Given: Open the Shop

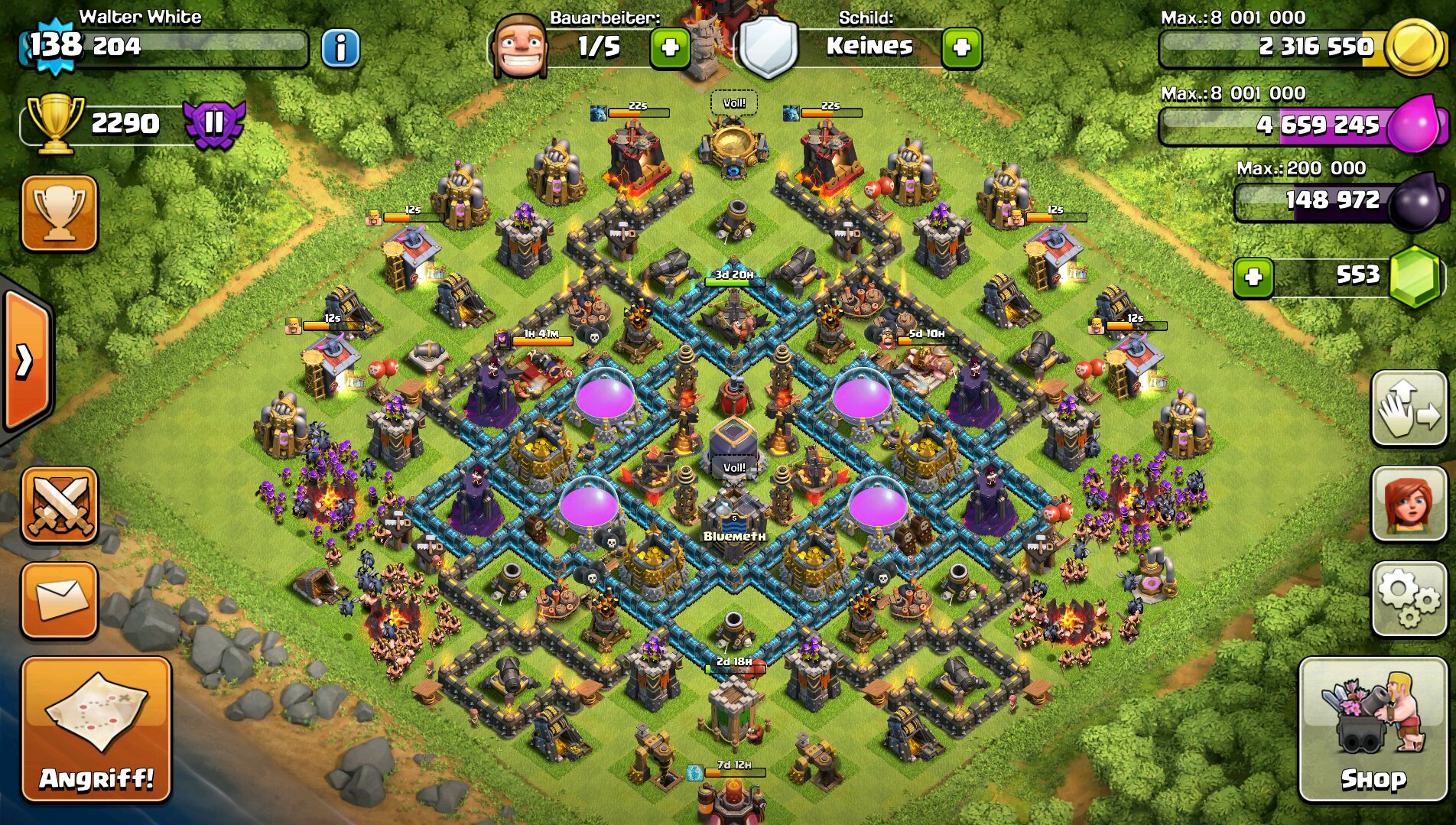Looking at the screenshot, I should click(x=1373, y=729).
